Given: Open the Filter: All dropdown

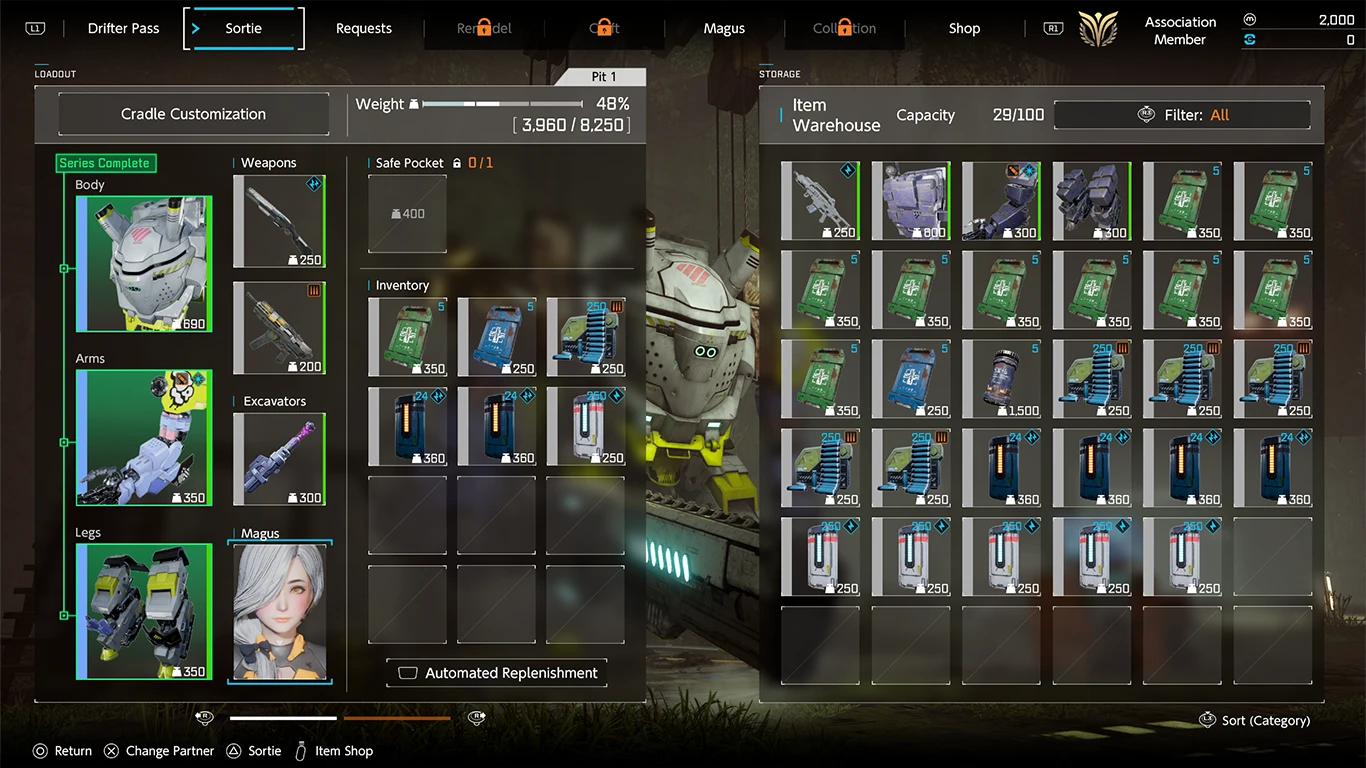Looking at the screenshot, I should click(1182, 114).
